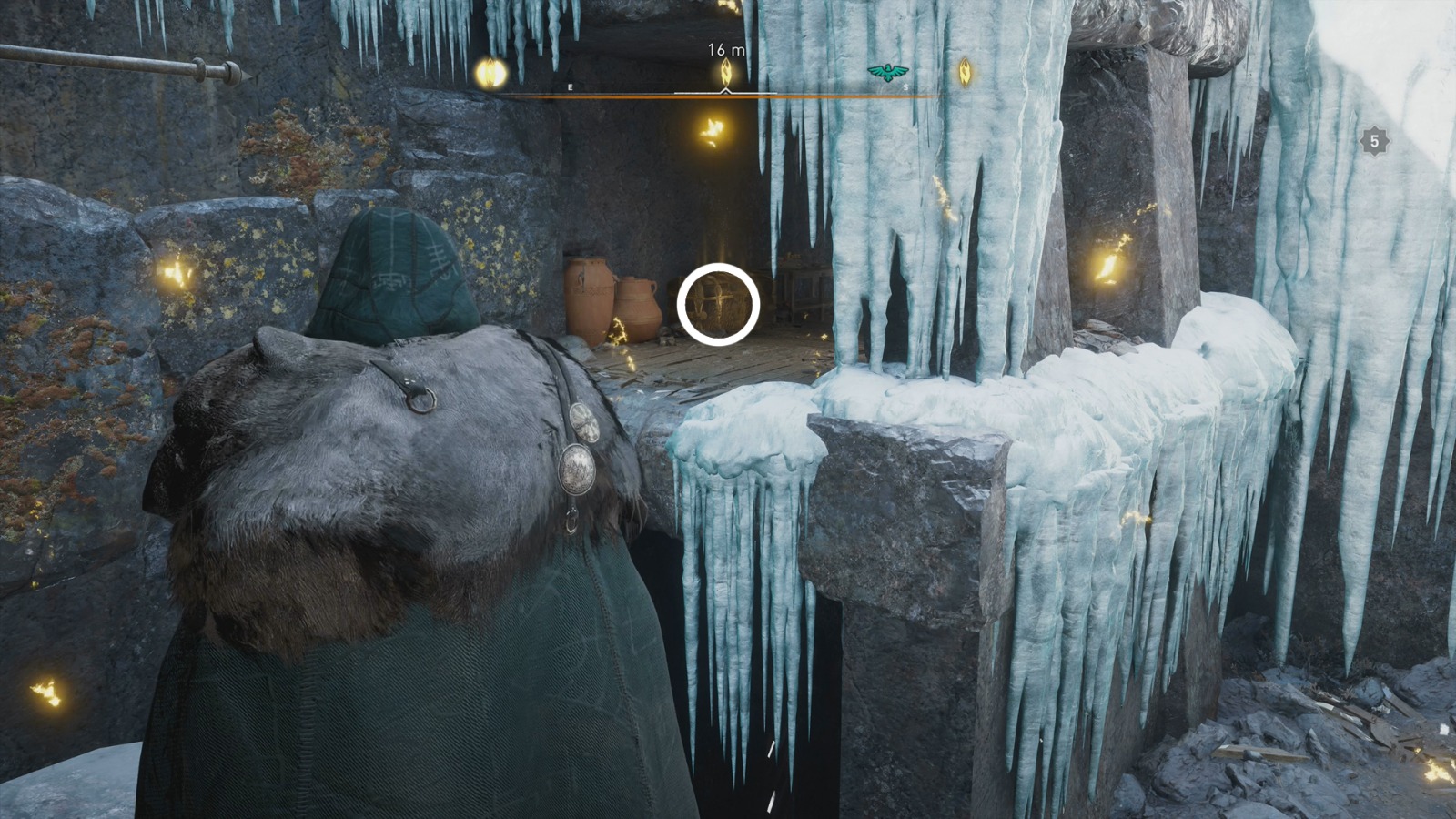The width and height of the screenshot is (1456, 819).
Task: Expand the S cardinal marker on the compass
Action: coord(905,86)
